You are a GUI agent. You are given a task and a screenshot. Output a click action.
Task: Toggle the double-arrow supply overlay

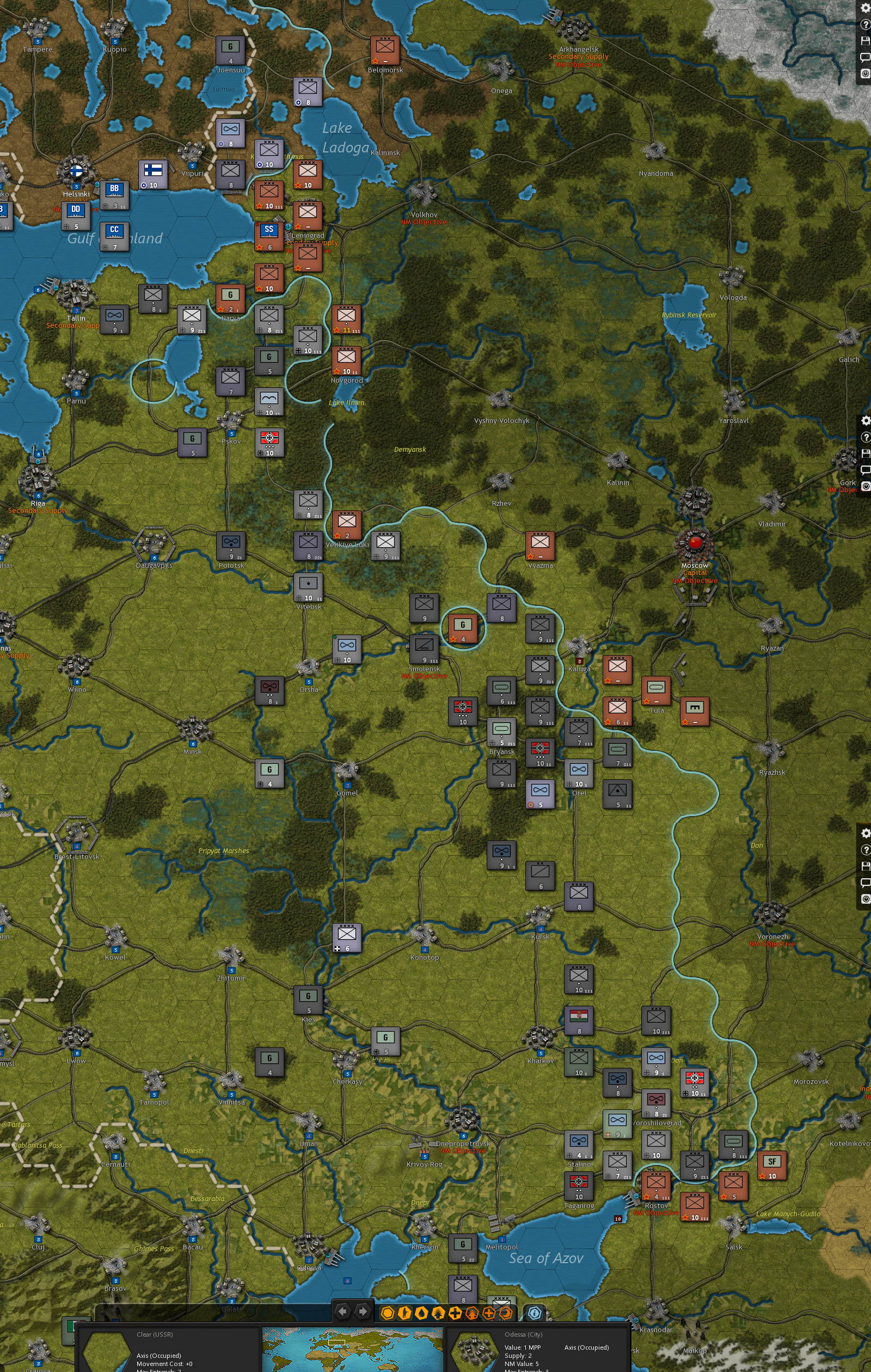click(x=438, y=1311)
